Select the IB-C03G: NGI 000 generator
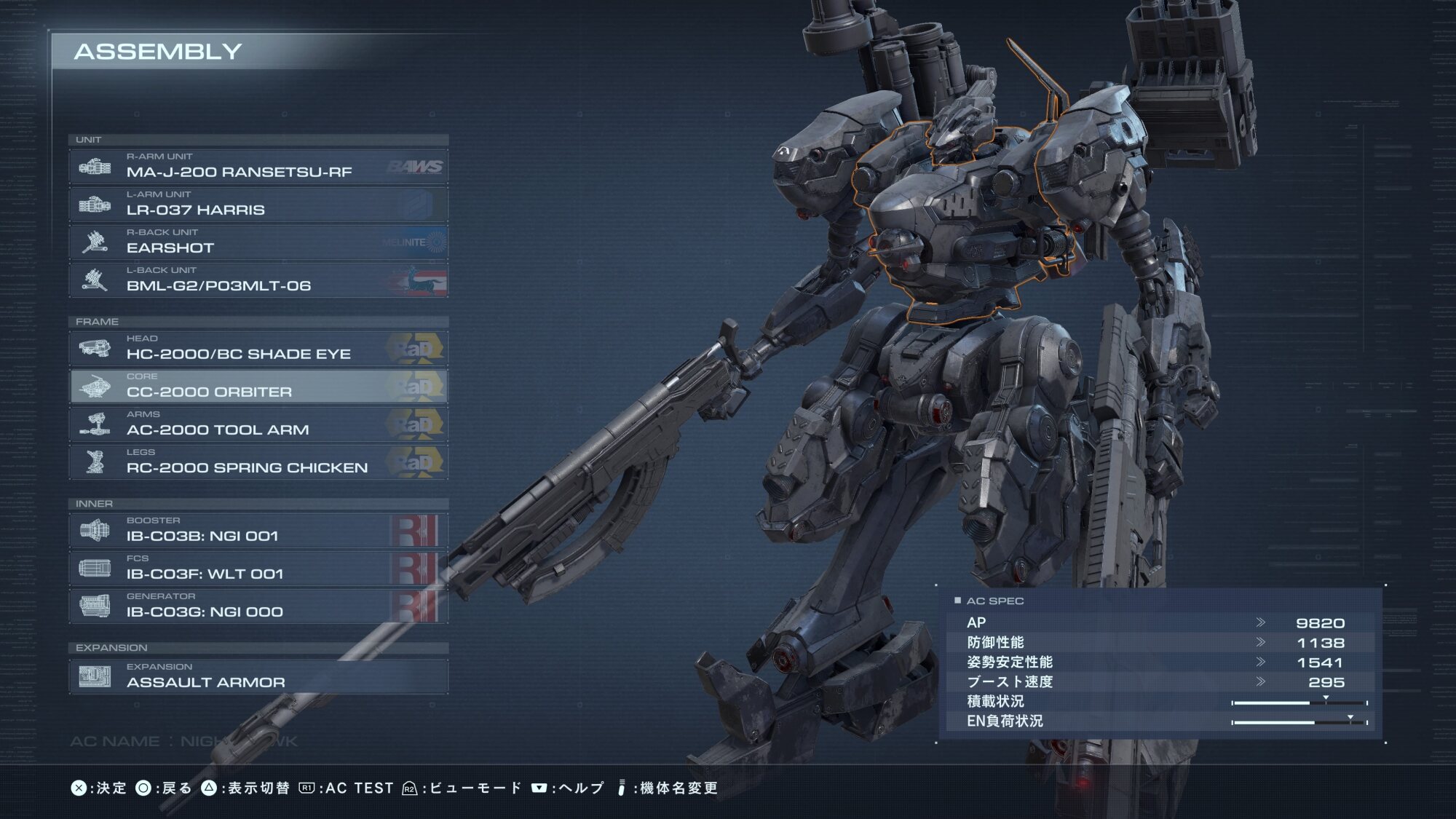The width and height of the screenshot is (1456, 819). click(x=258, y=606)
